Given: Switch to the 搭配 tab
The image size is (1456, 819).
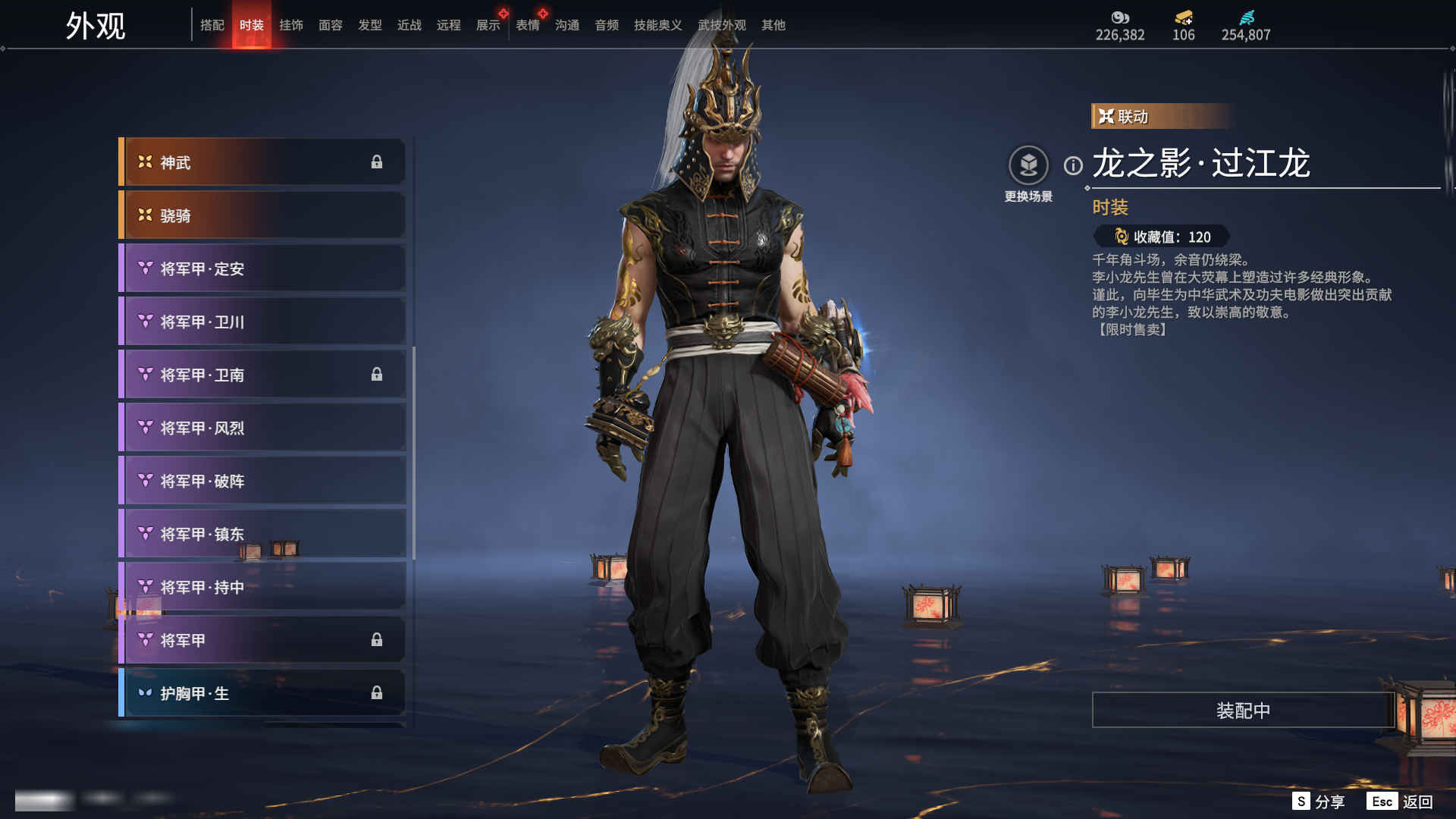Looking at the screenshot, I should pos(212,25).
